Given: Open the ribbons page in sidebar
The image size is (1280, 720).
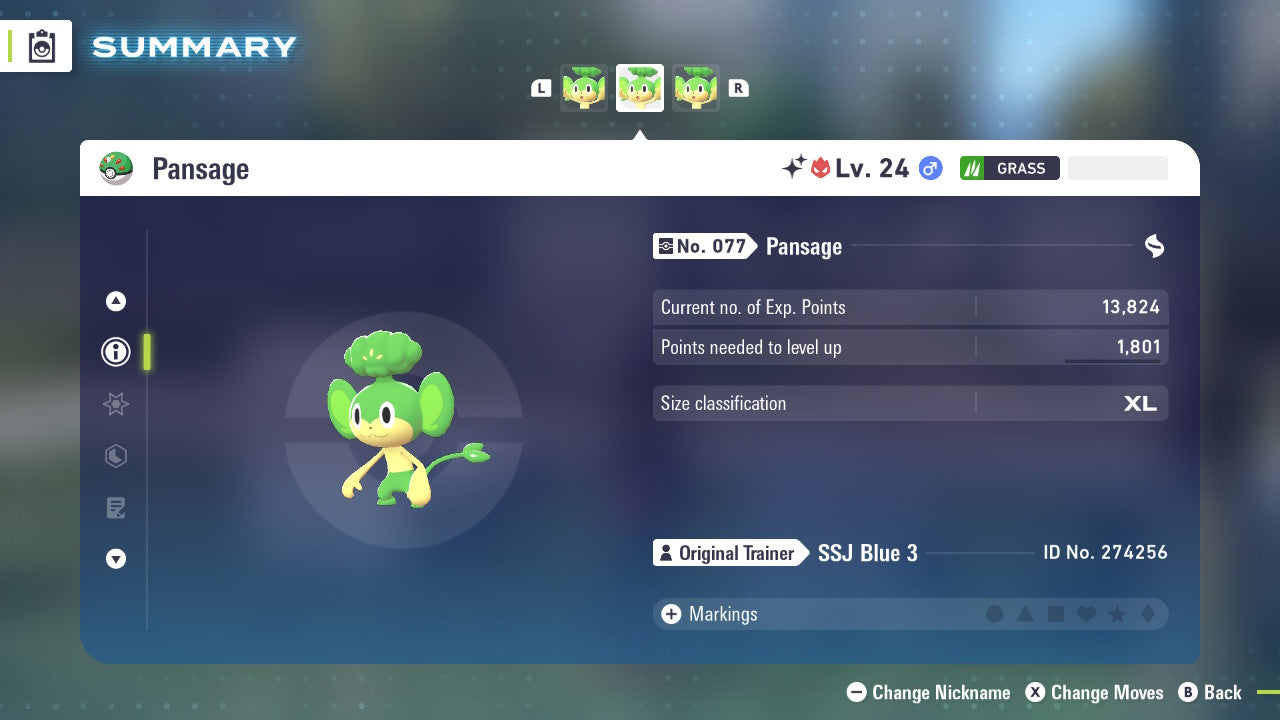Looking at the screenshot, I should 115,404.
